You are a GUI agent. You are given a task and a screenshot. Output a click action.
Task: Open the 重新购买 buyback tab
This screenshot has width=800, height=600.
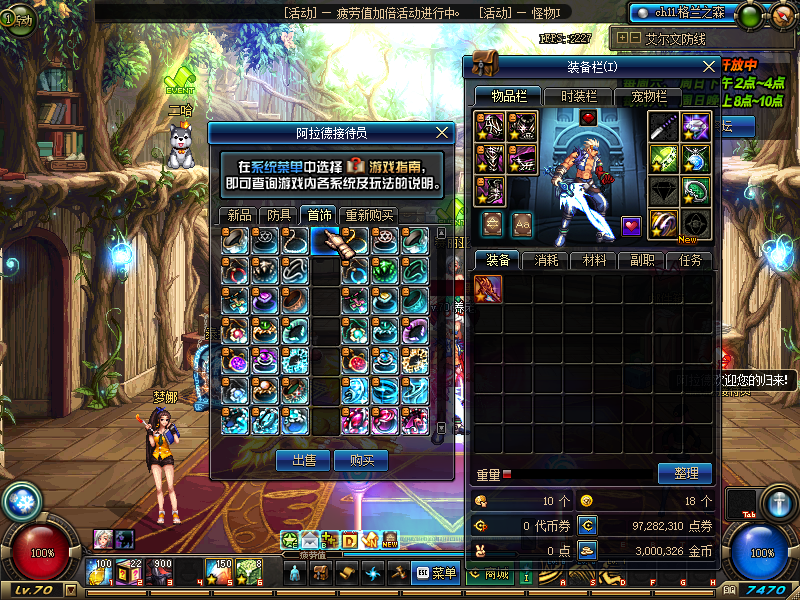click(x=369, y=215)
